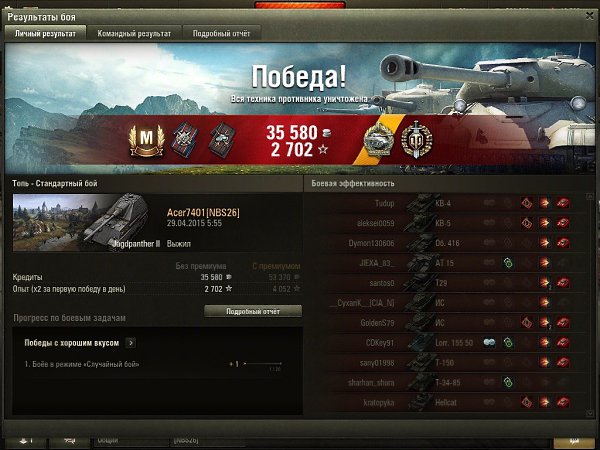Screen dimensions: 600x450
Task: Select the Tudup KB-4 row
Action: point(448,202)
